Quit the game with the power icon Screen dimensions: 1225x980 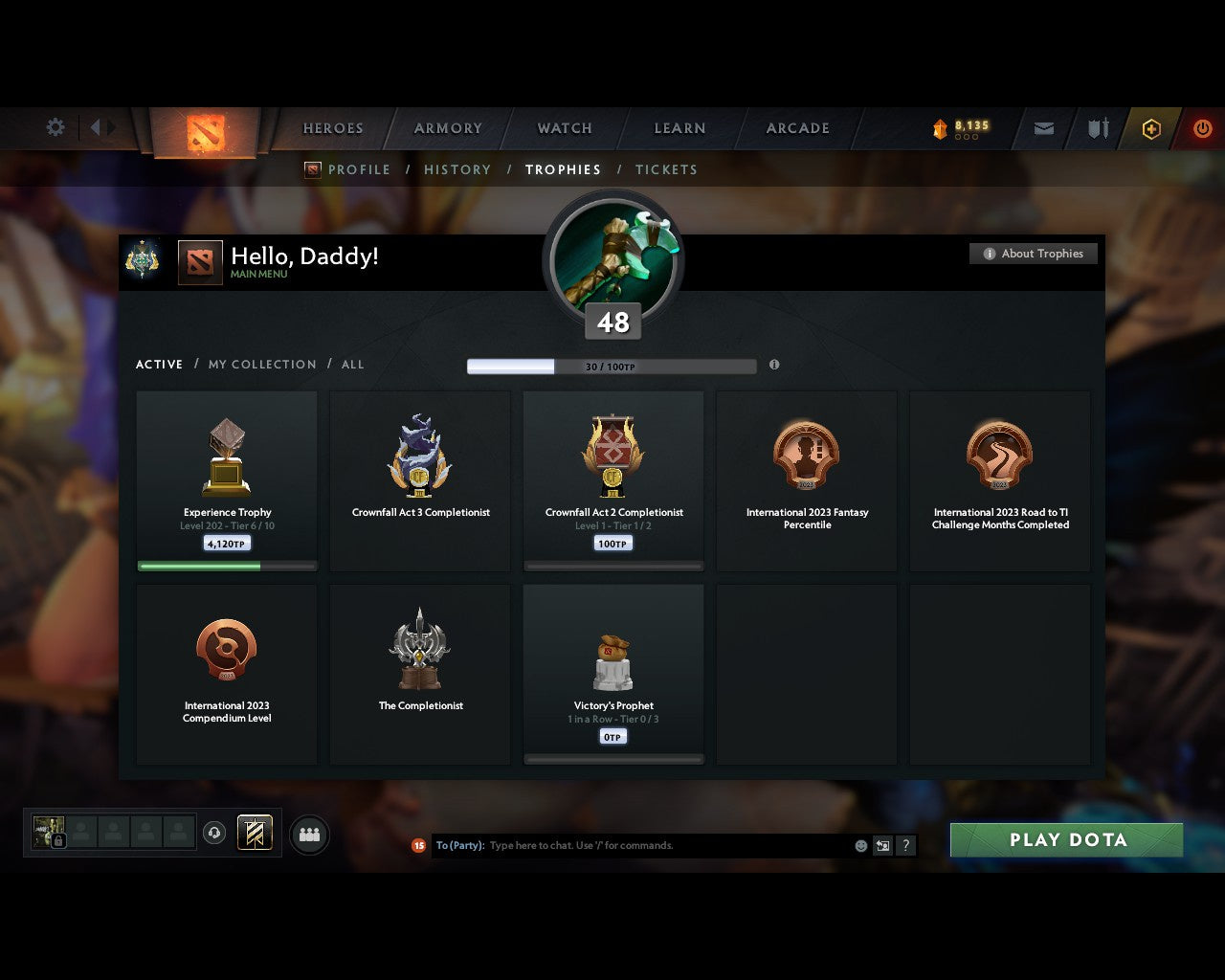pos(1202,128)
